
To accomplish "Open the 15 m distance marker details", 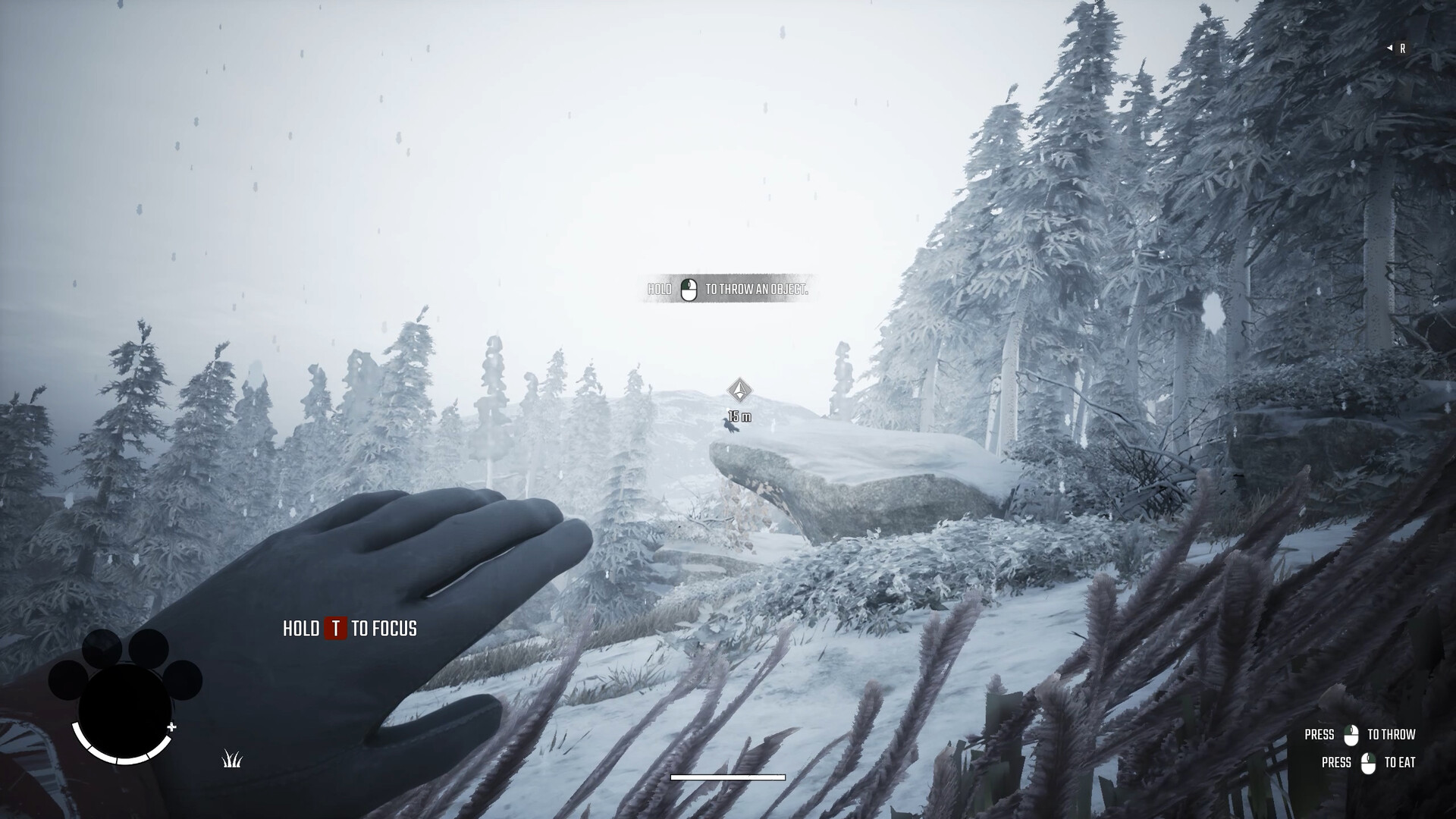I will 739,416.
